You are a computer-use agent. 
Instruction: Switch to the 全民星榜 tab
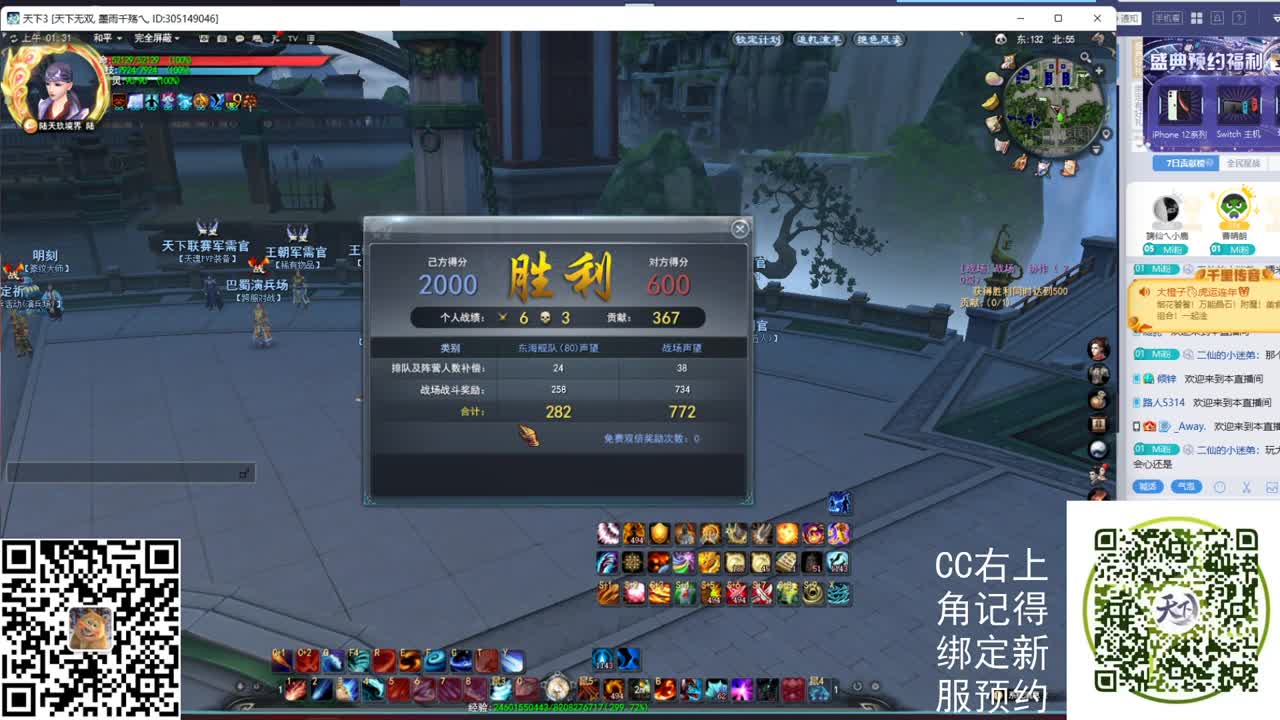click(1242, 161)
